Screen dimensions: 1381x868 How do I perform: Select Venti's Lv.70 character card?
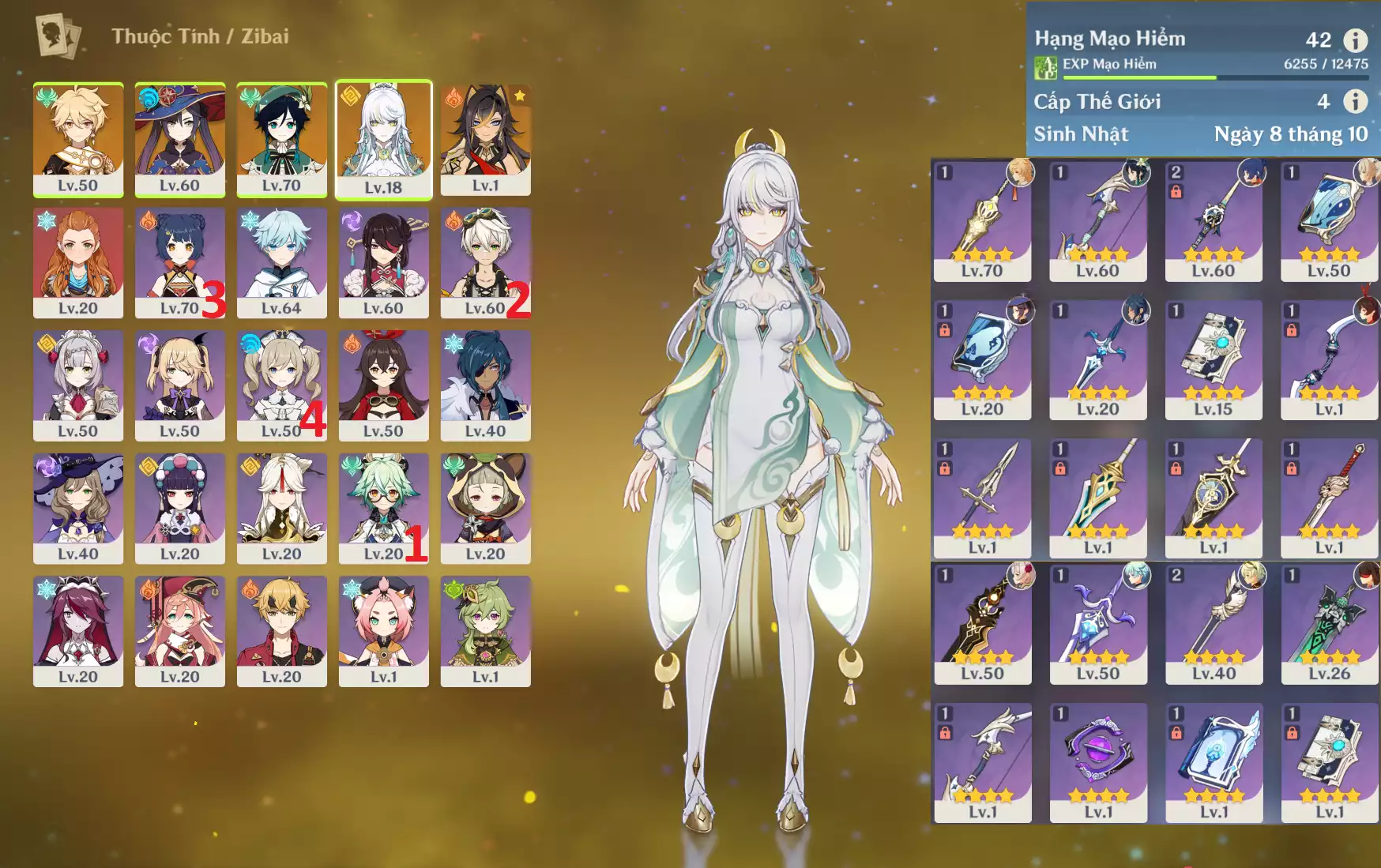(x=282, y=139)
